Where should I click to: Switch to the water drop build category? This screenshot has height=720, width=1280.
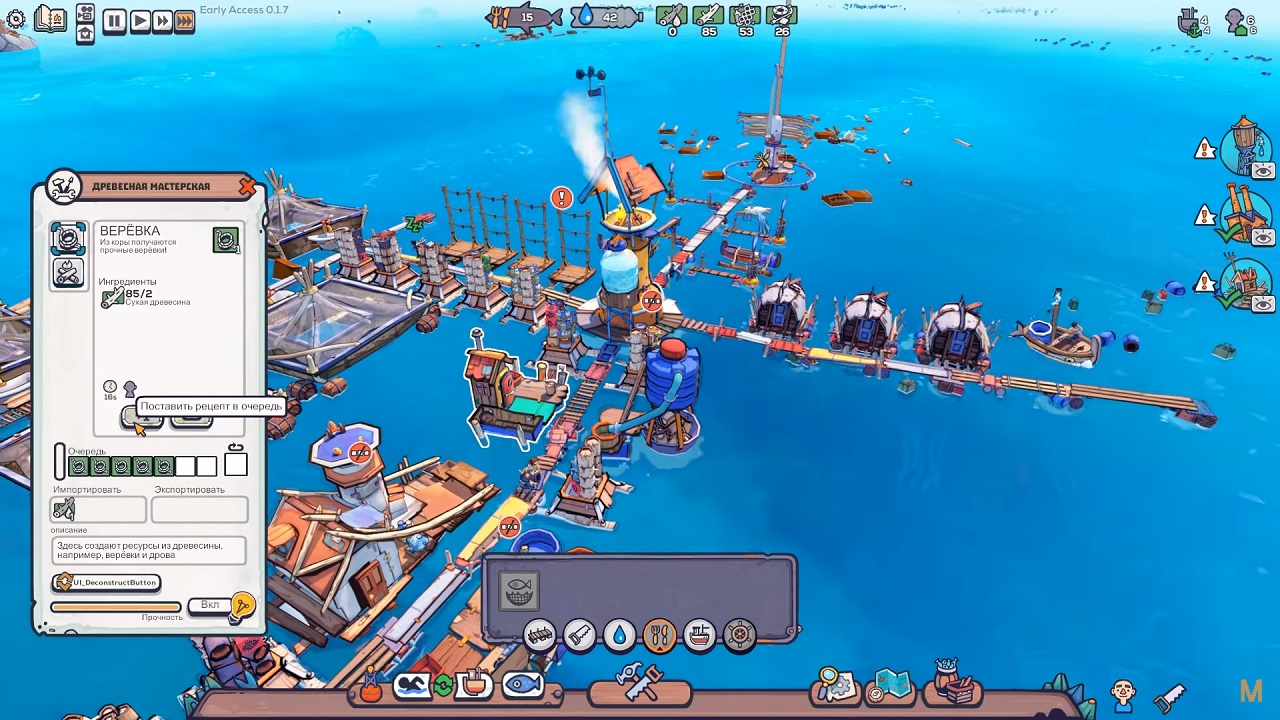coord(619,635)
